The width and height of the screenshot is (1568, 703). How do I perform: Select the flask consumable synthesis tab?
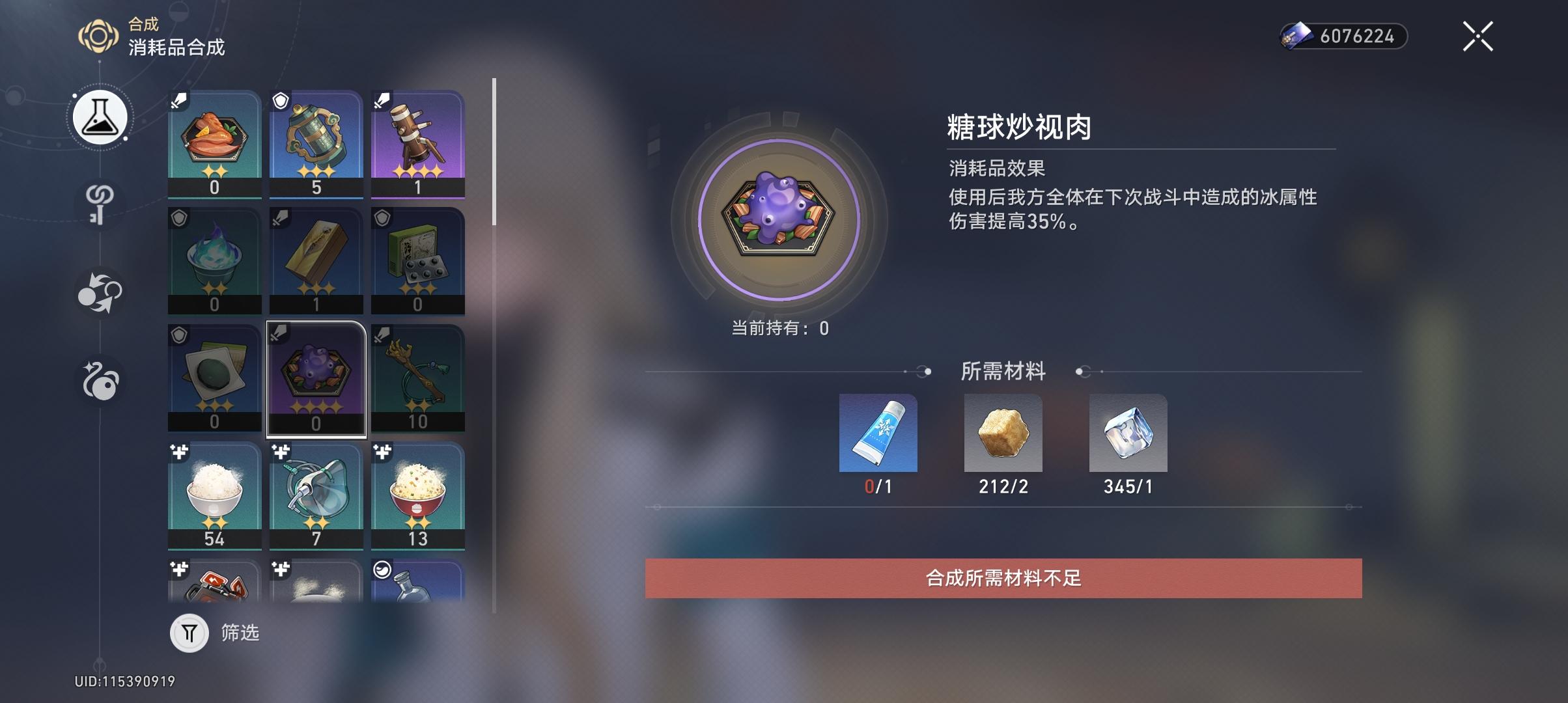[x=99, y=116]
